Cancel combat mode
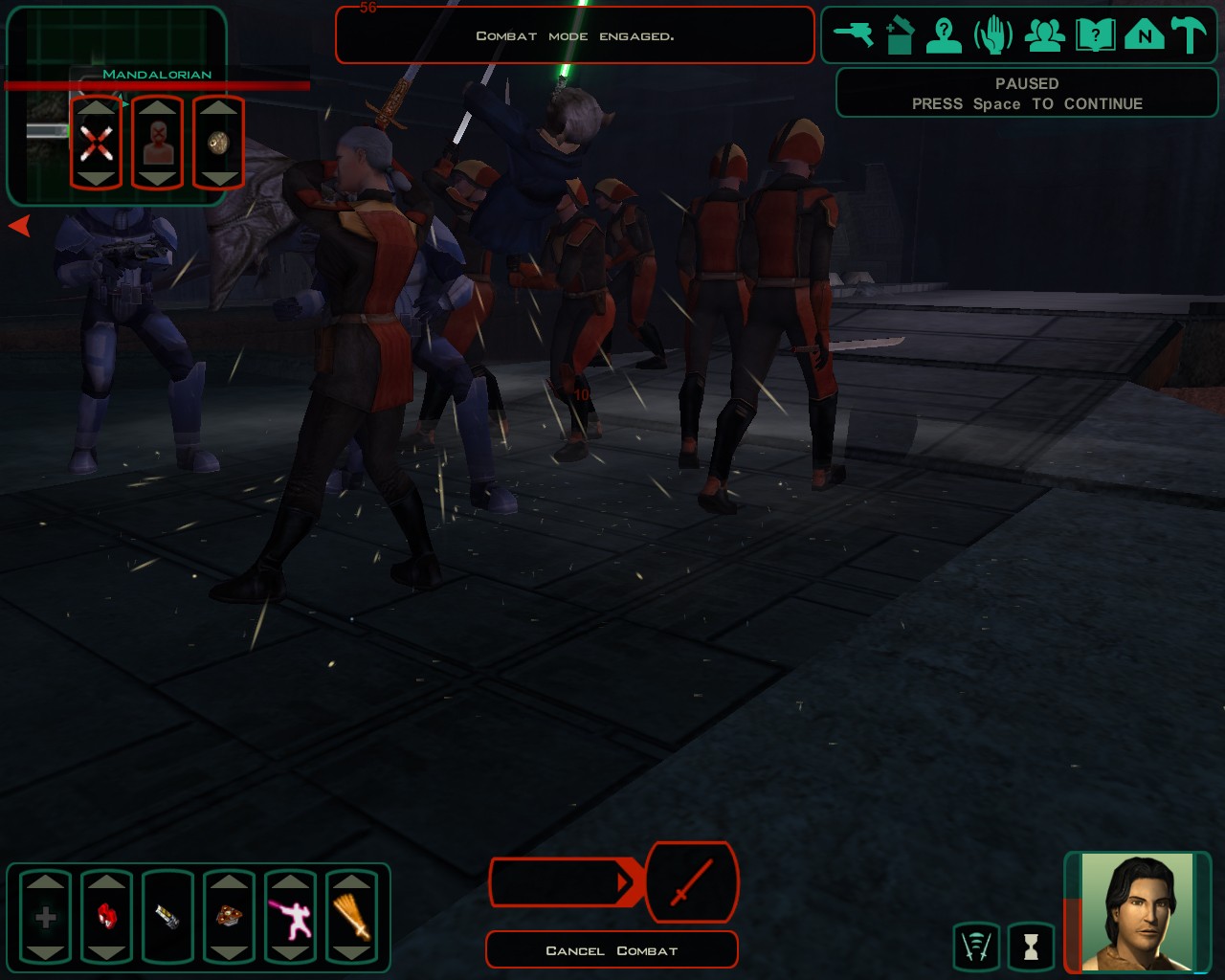The height and width of the screenshot is (980, 1225). click(x=612, y=950)
